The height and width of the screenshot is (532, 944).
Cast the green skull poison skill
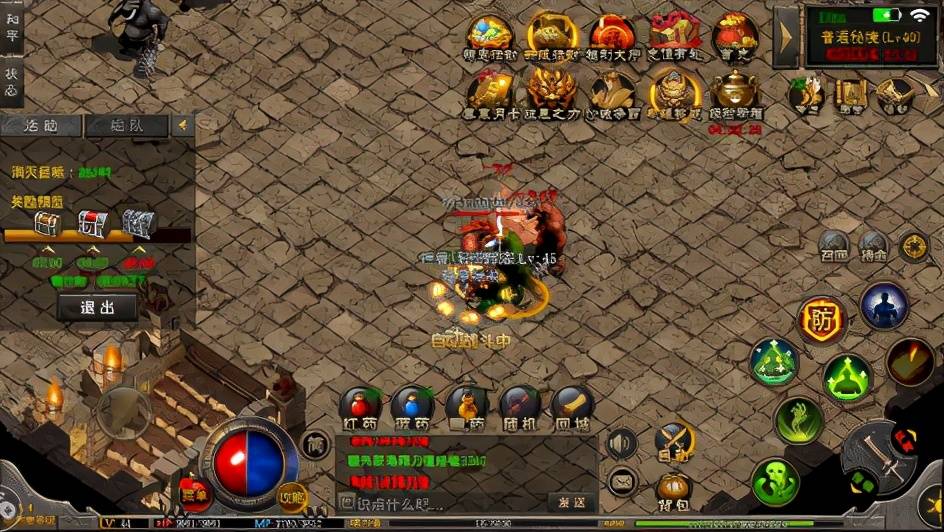click(x=776, y=482)
